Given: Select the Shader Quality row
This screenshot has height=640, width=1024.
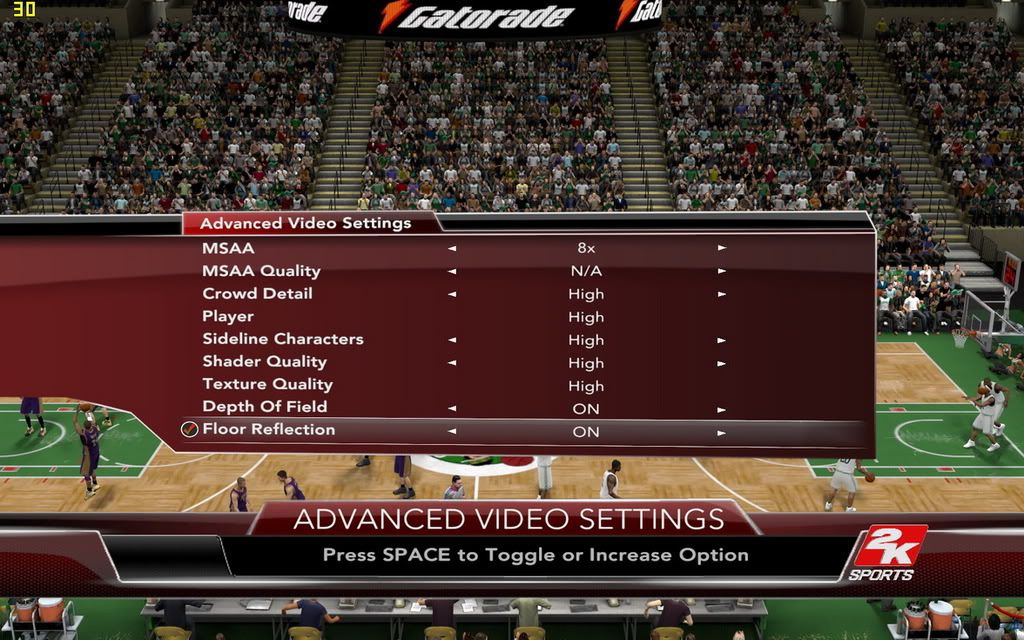Looking at the screenshot, I should pos(264,362).
